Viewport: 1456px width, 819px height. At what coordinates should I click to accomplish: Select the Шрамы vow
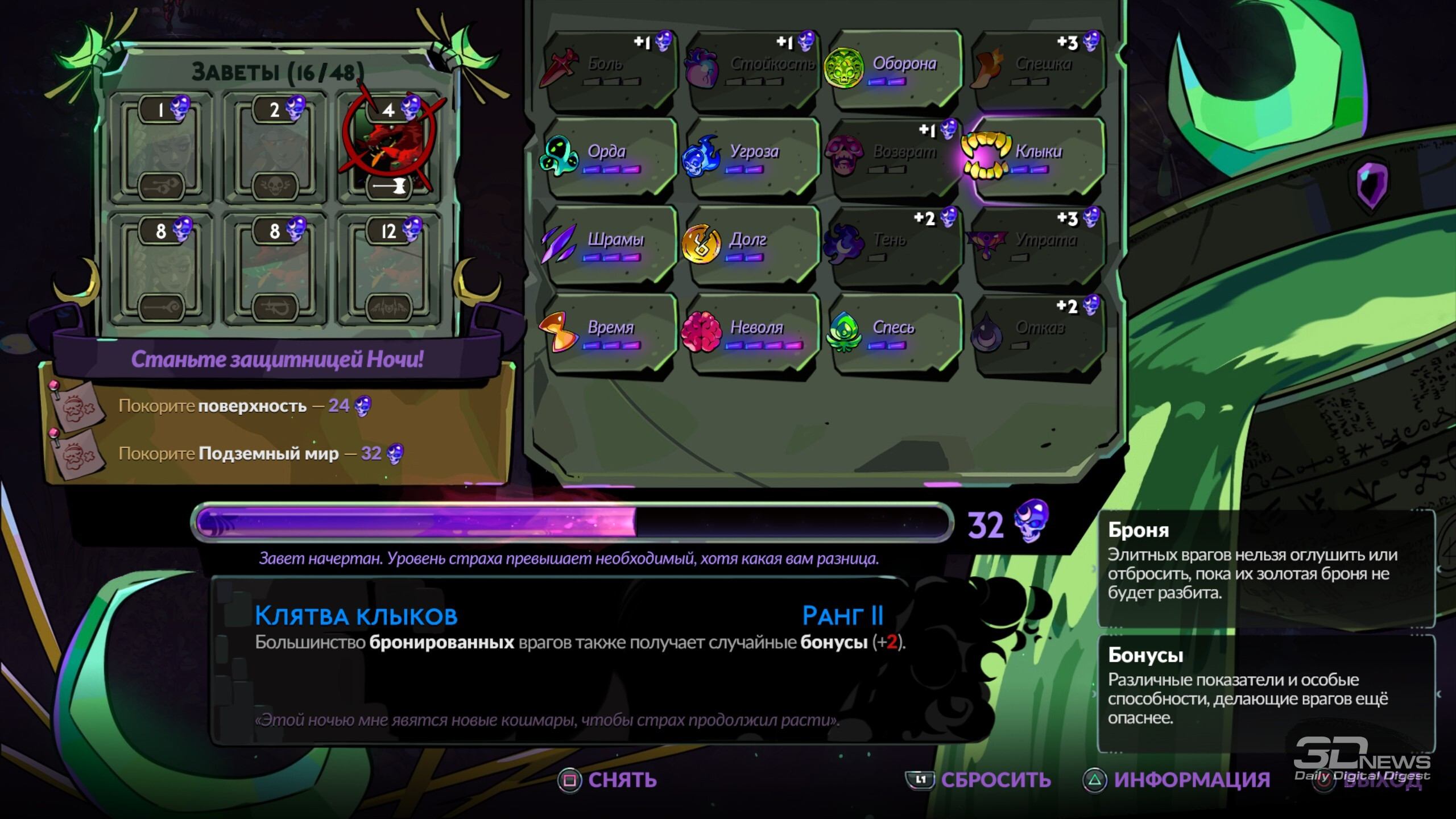pyautogui.click(x=609, y=246)
